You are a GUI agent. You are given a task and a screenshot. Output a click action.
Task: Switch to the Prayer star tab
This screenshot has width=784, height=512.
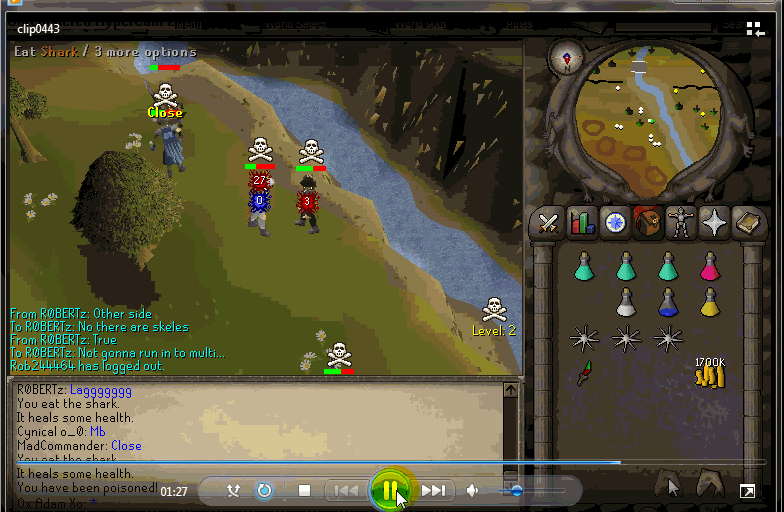pos(714,223)
